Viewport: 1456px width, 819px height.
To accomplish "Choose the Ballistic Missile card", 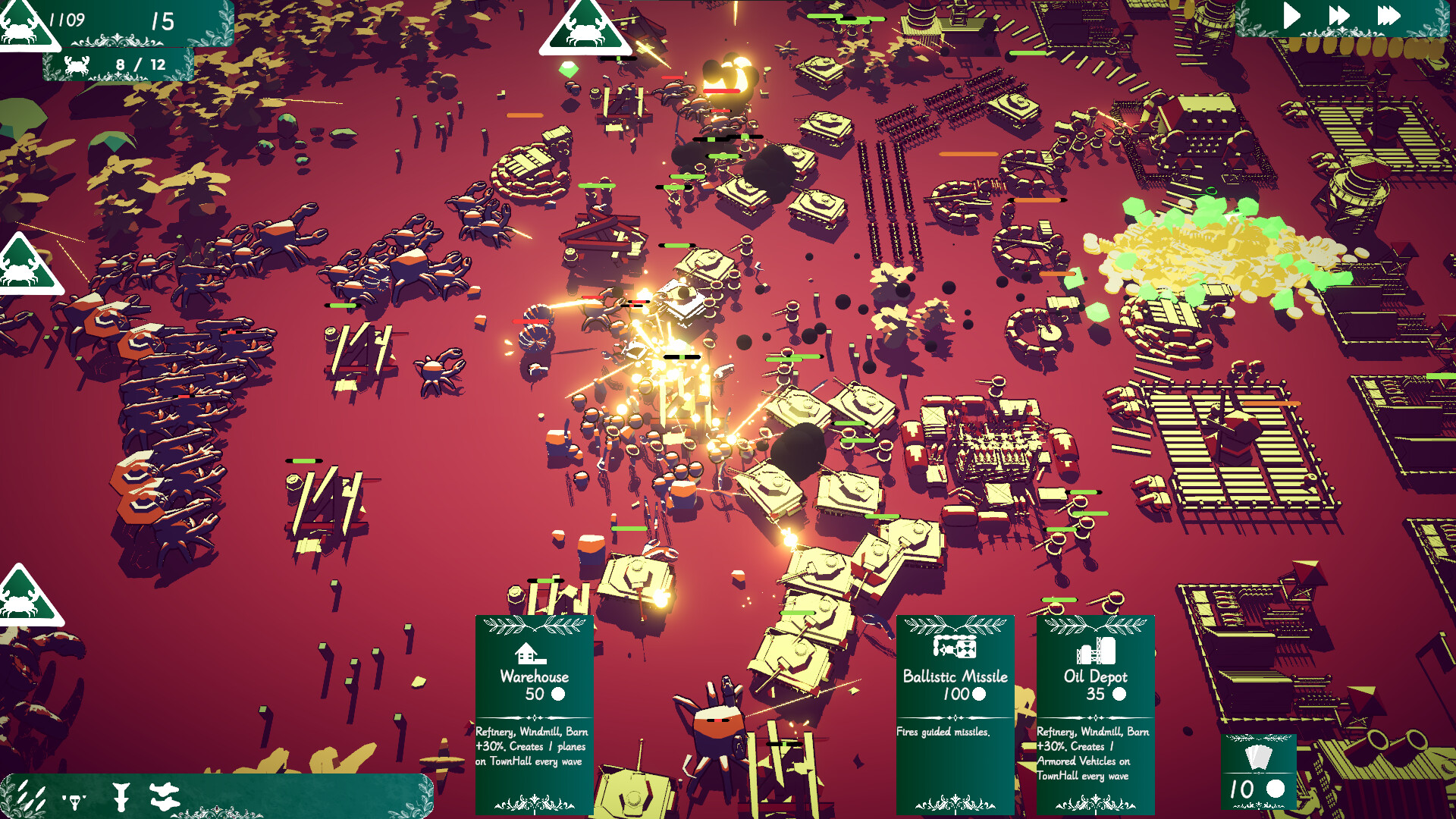I will tap(955, 713).
